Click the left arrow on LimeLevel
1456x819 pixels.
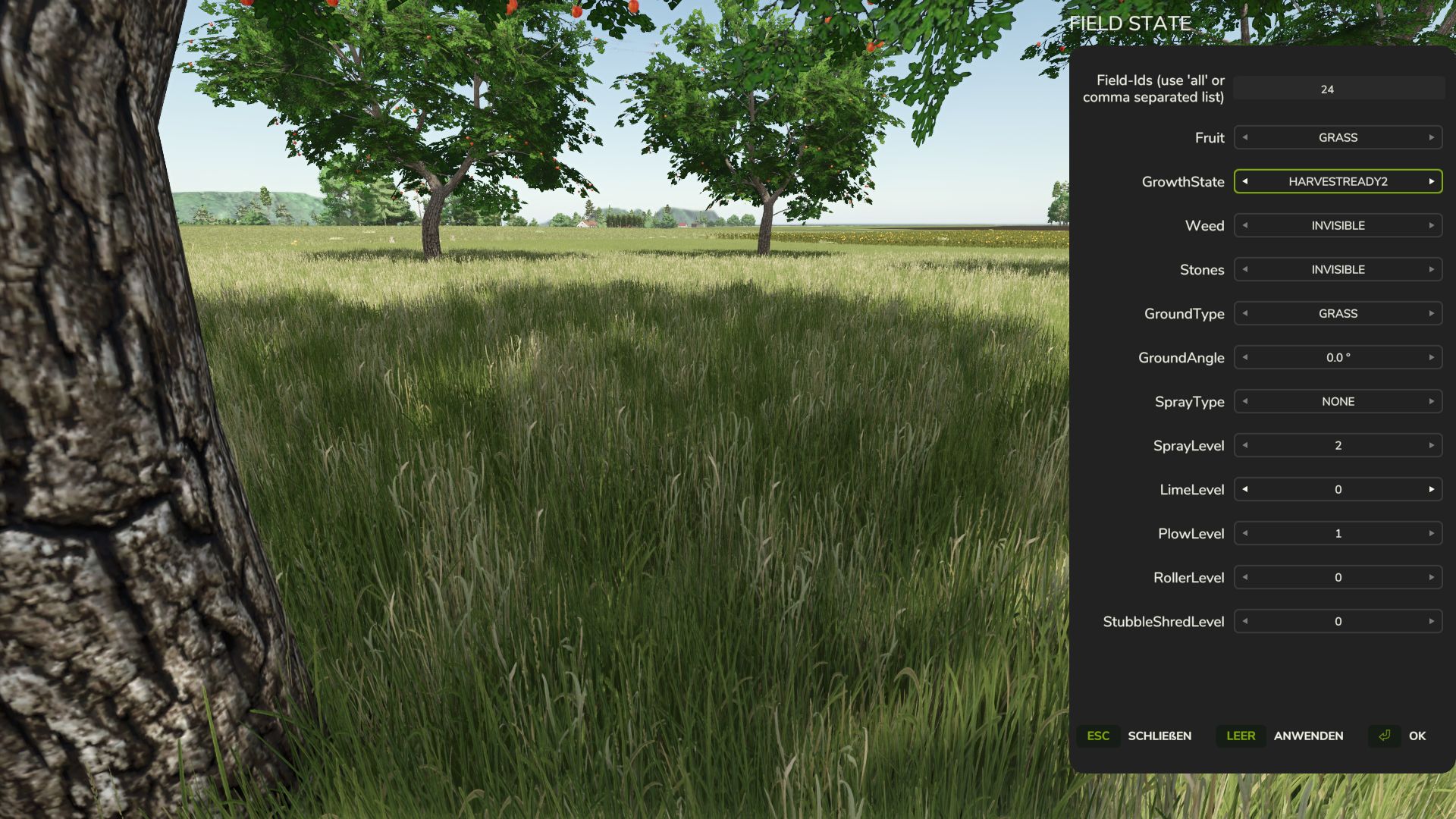coord(1244,489)
